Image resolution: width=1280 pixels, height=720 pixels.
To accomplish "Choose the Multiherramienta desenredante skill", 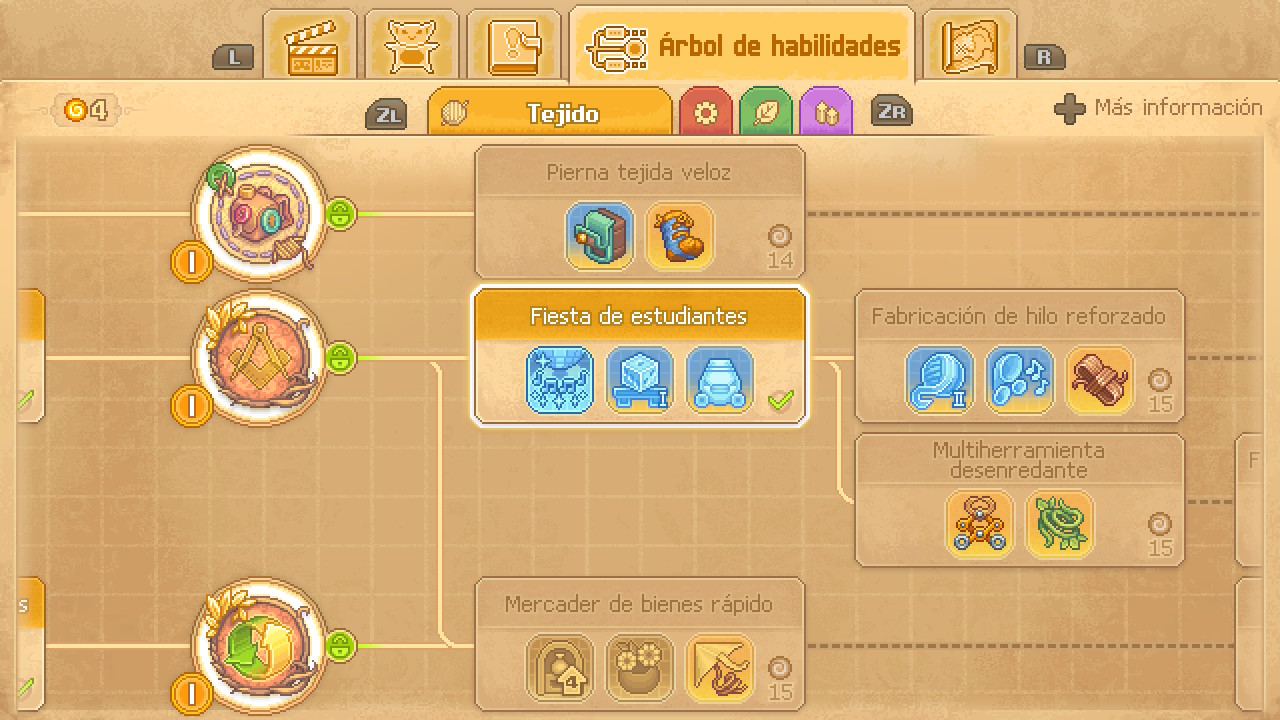I will pos(1019,500).
